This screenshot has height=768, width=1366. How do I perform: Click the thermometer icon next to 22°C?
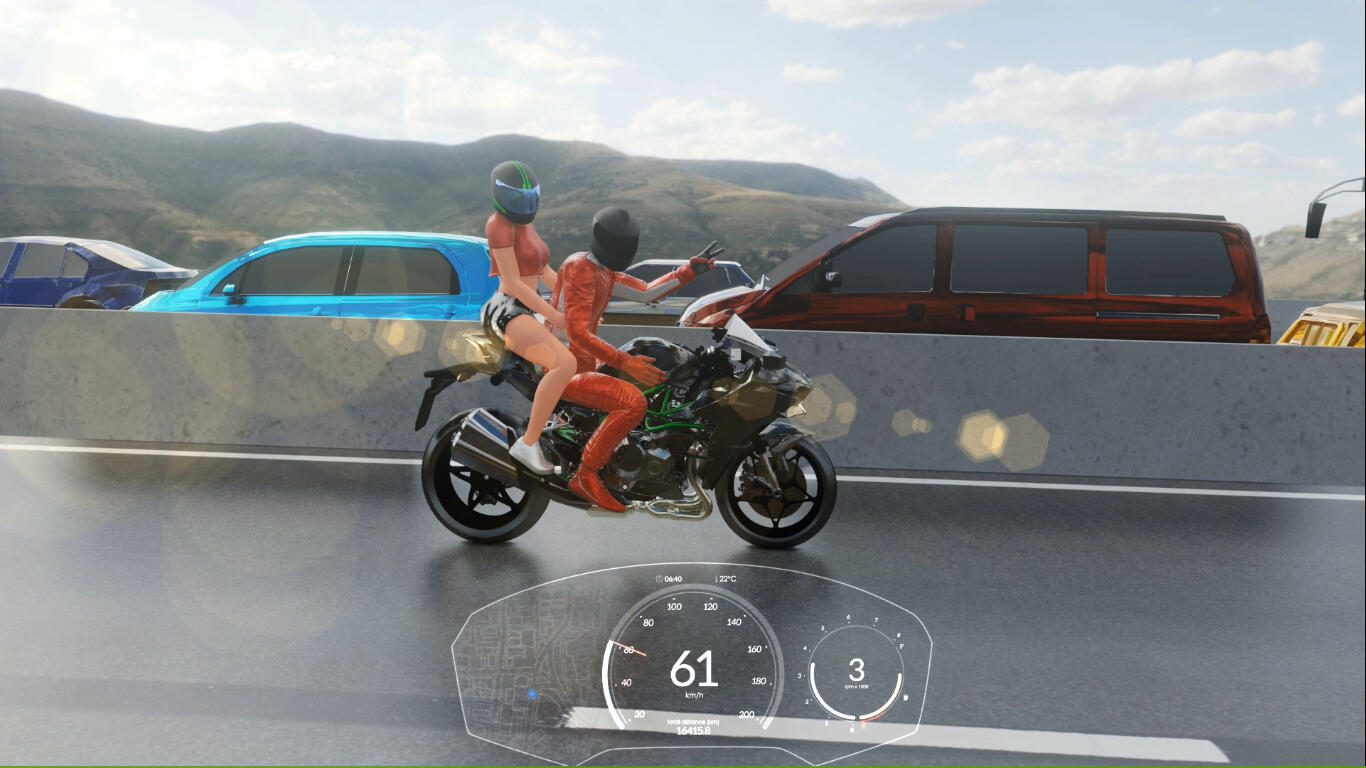(717, 579)
